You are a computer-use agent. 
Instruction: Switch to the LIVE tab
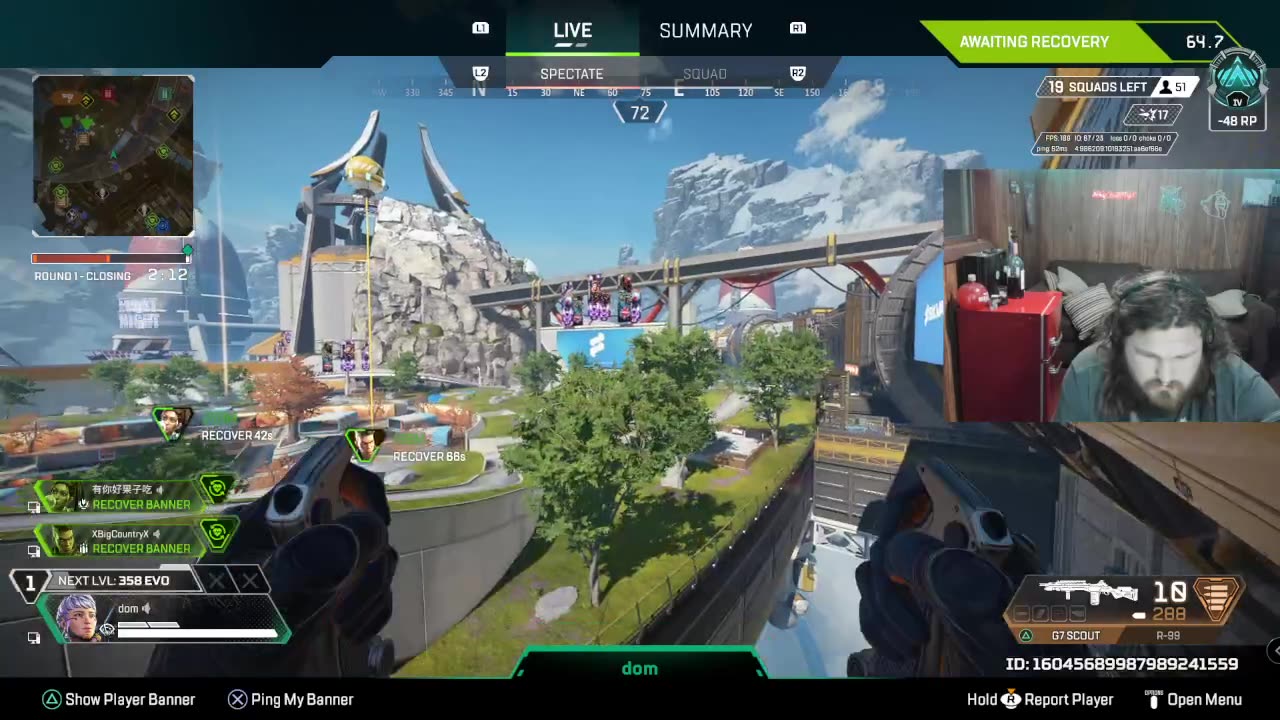click(572, 31)
